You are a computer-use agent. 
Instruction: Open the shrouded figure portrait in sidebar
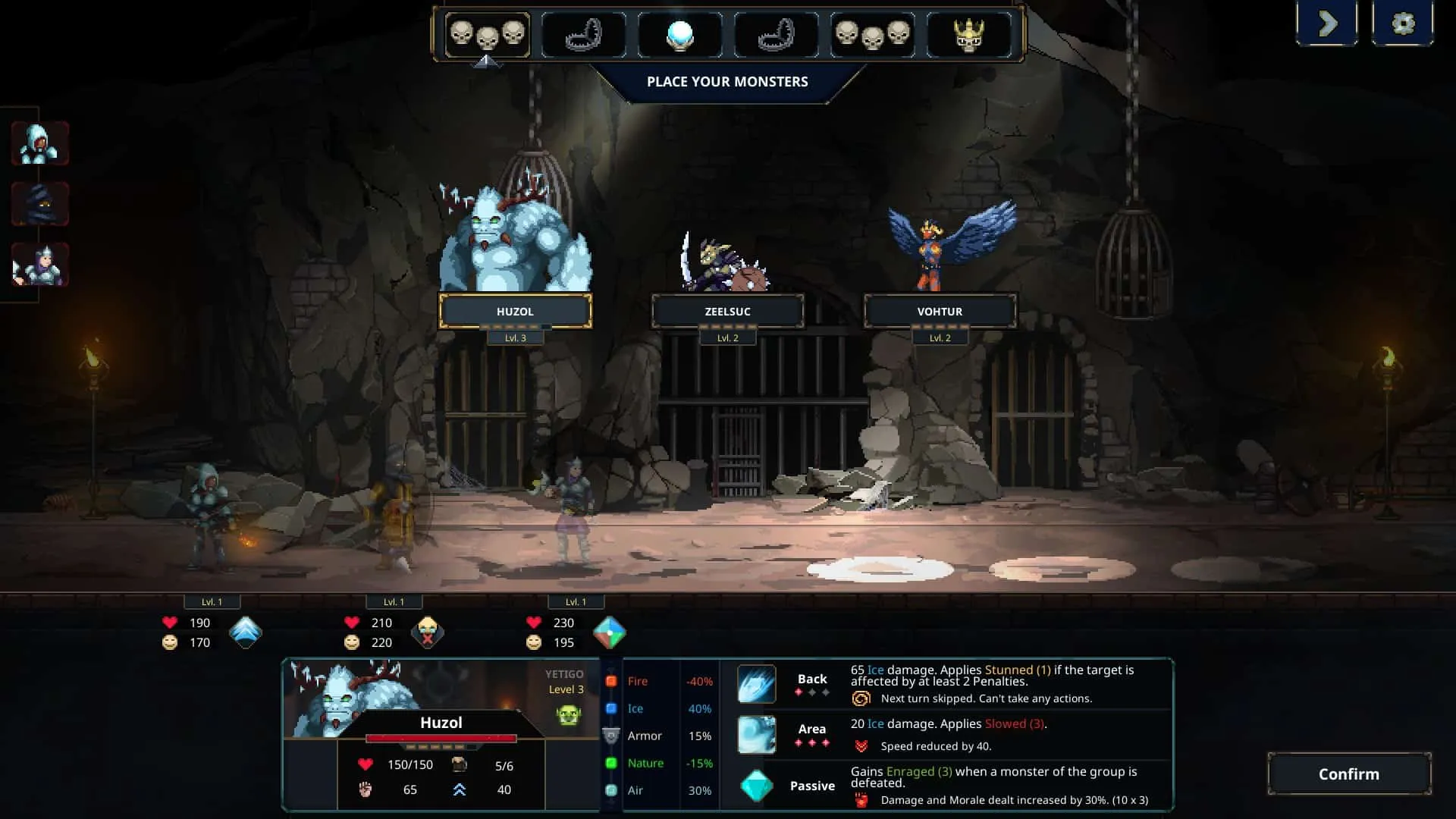[39, 203]
